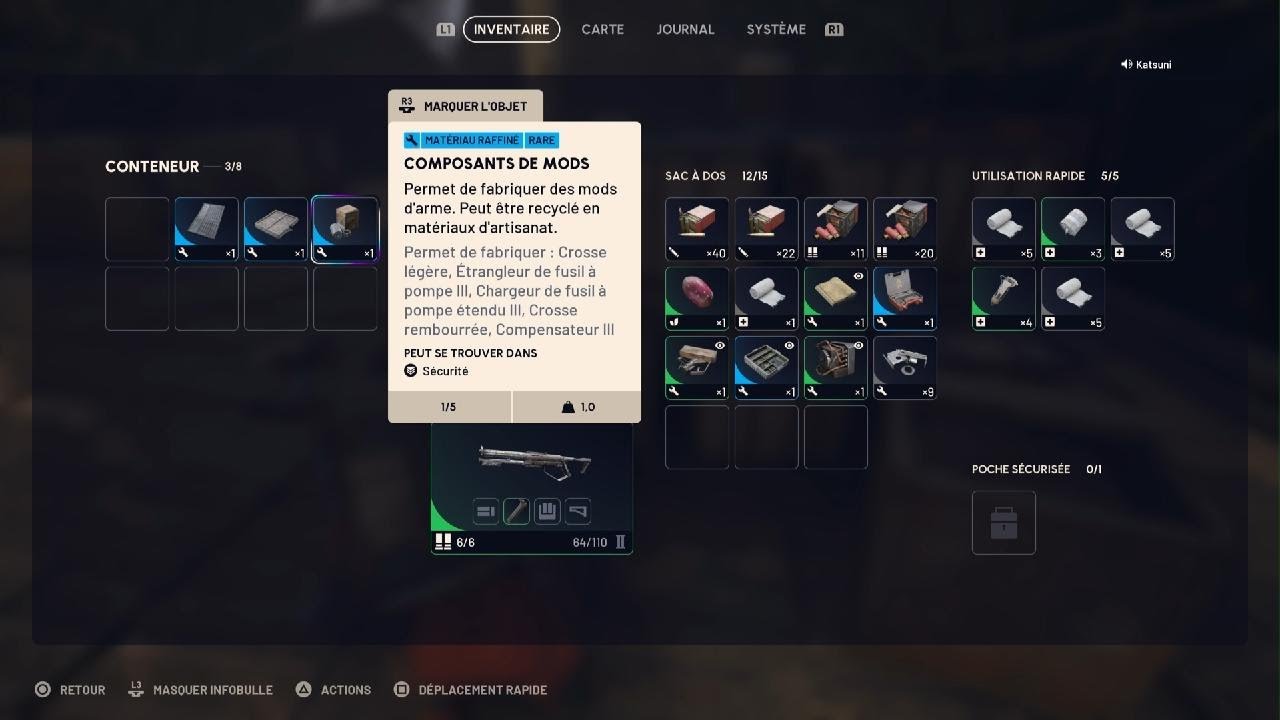Select the ammo box stack of 22
This screenshot has height=720, width=1280.
pos(766,229)
